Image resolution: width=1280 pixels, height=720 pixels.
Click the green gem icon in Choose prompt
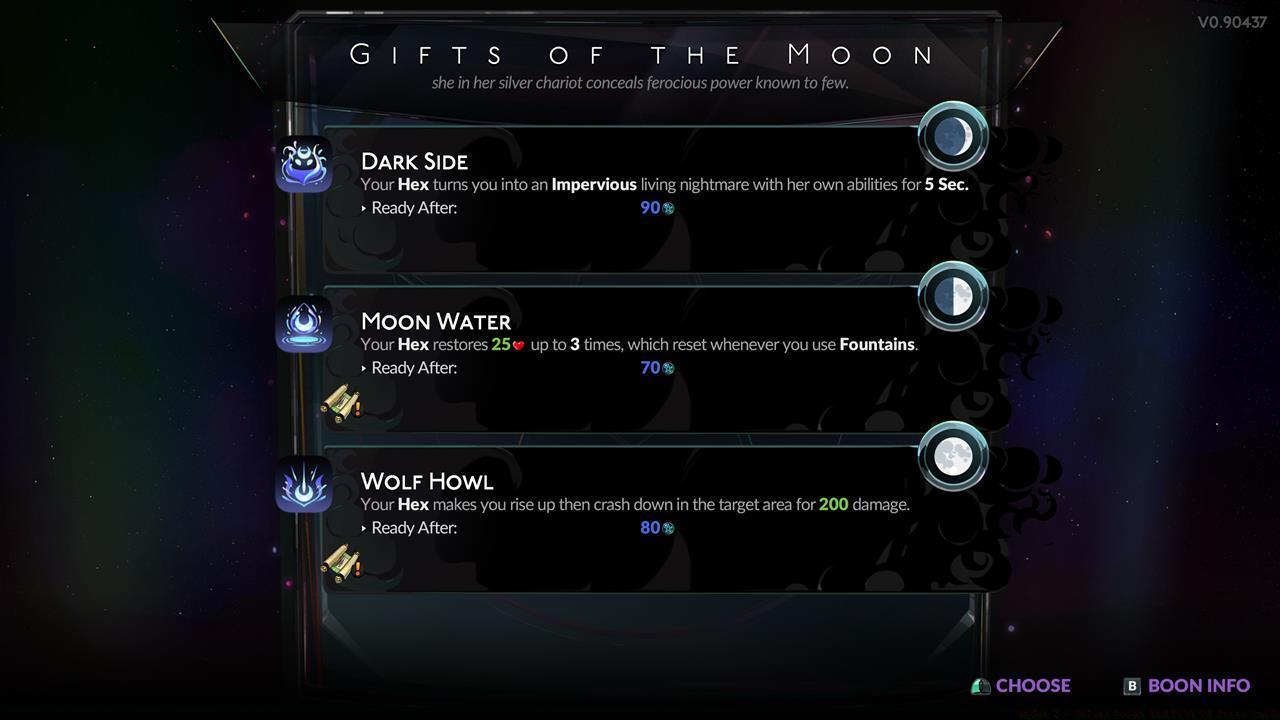tap(979, 686)
